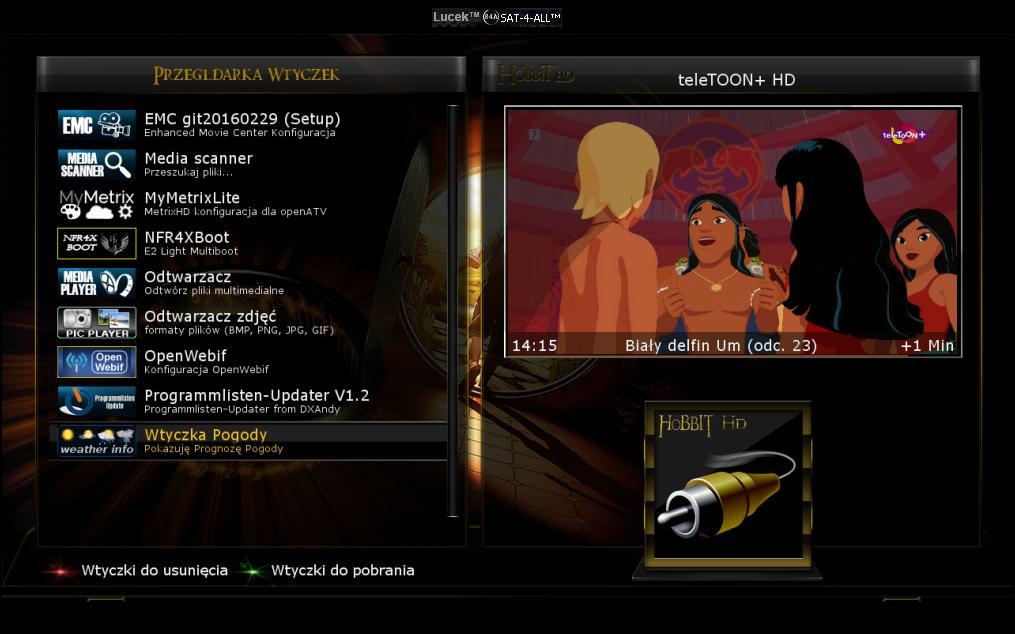Image resolution: width=1015 pixels, height=634 pixels.
Task: Click the plugin list scrollbar
Action: [x=453, y=310]
